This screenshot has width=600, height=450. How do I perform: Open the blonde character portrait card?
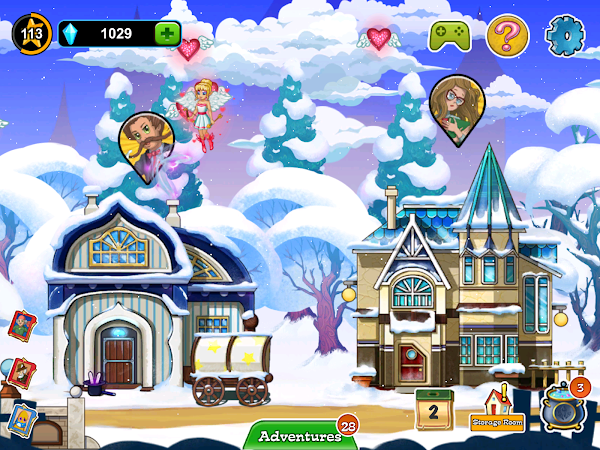coord(22,420)
